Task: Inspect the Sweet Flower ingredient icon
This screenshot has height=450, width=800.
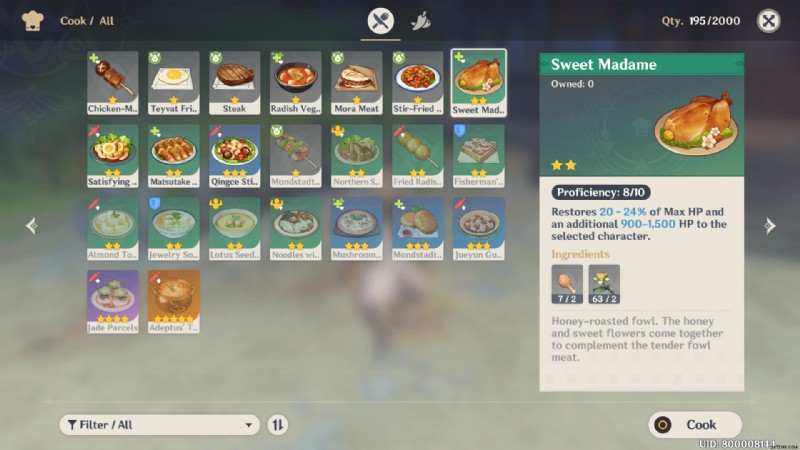Action: [604, 284]
